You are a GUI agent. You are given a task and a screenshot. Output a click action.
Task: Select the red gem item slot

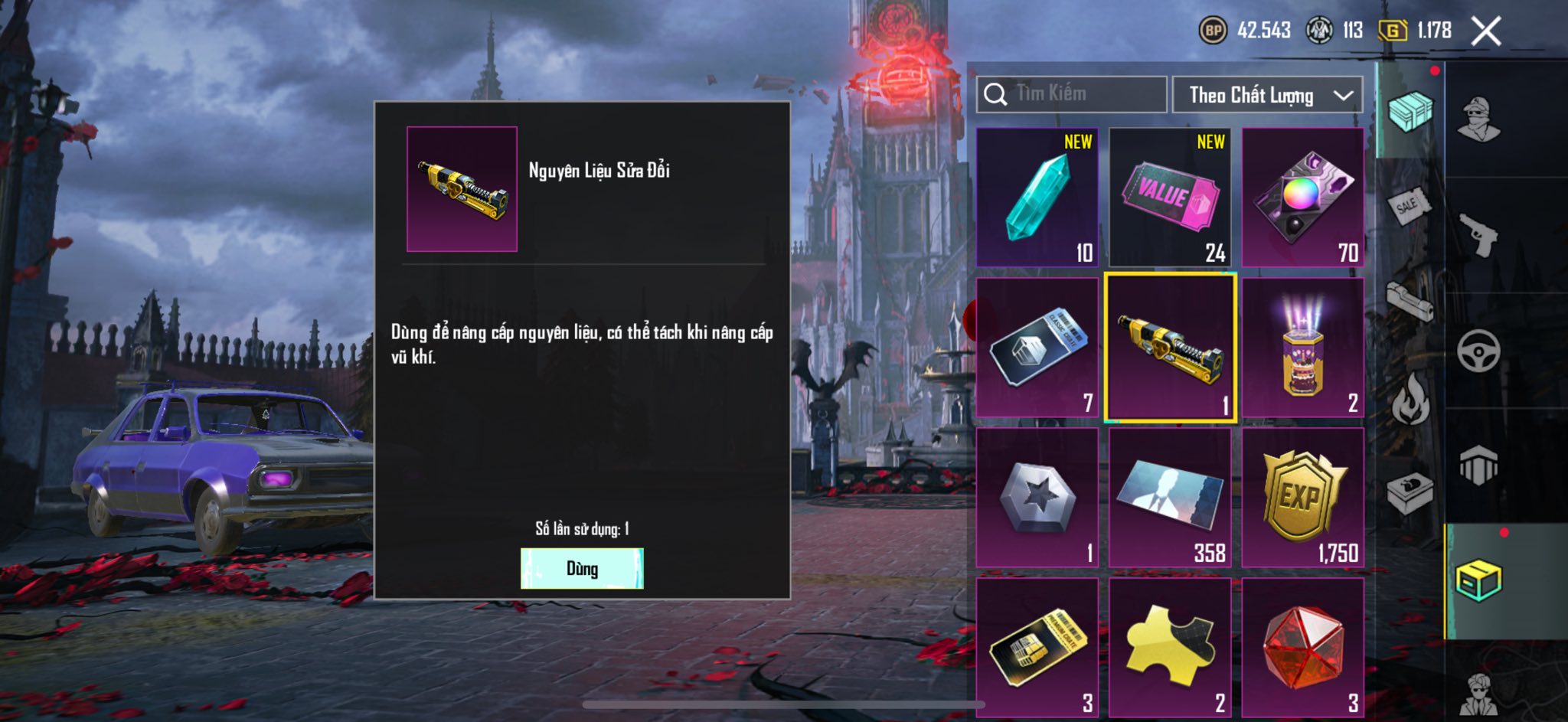1302,648
